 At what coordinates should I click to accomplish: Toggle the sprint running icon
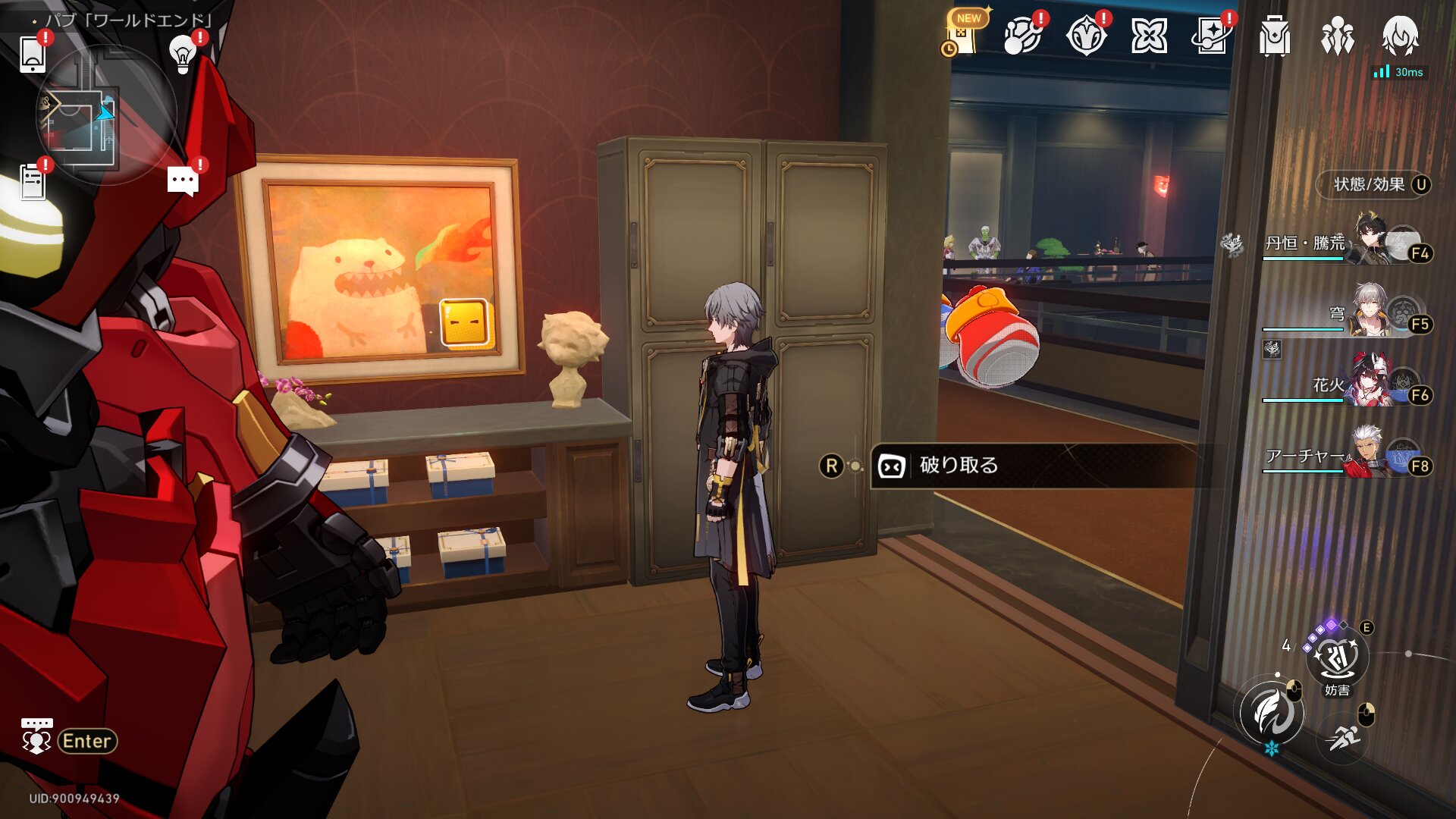point(1343,736)
